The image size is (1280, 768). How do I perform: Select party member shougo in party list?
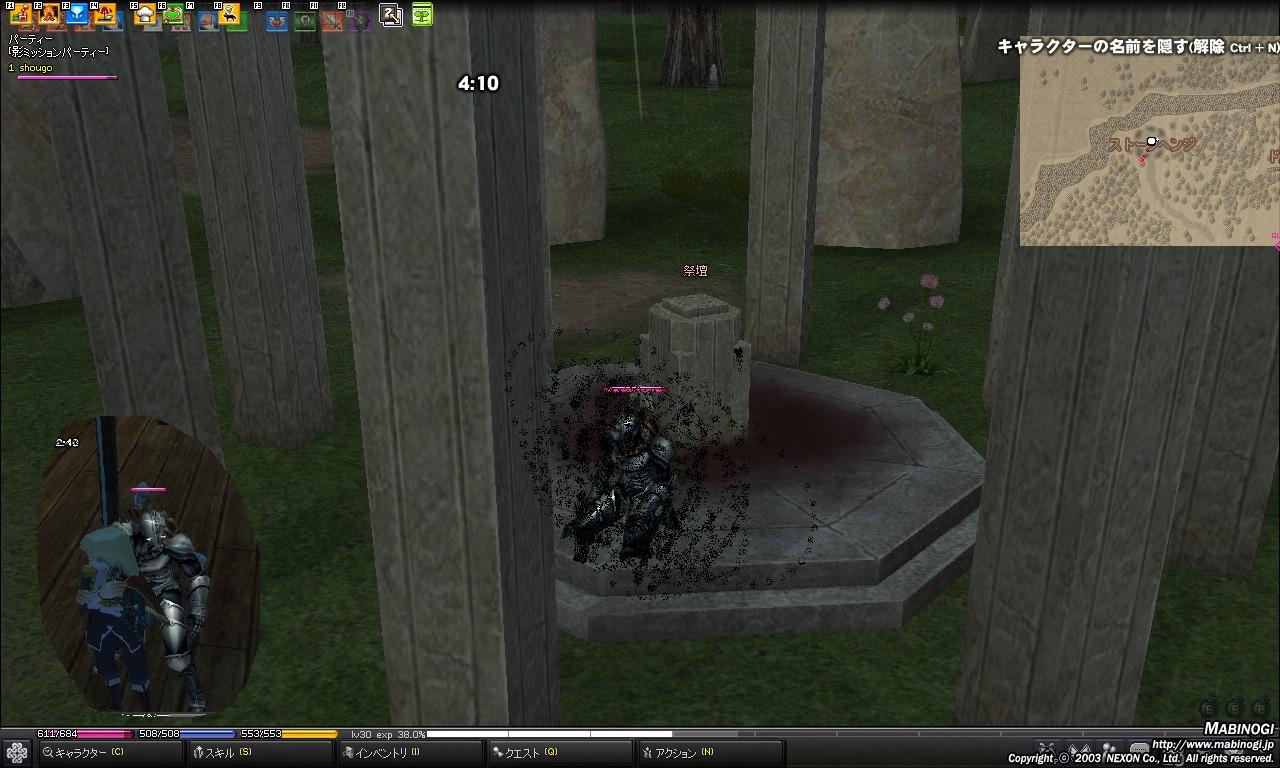[x=32, y=68]
